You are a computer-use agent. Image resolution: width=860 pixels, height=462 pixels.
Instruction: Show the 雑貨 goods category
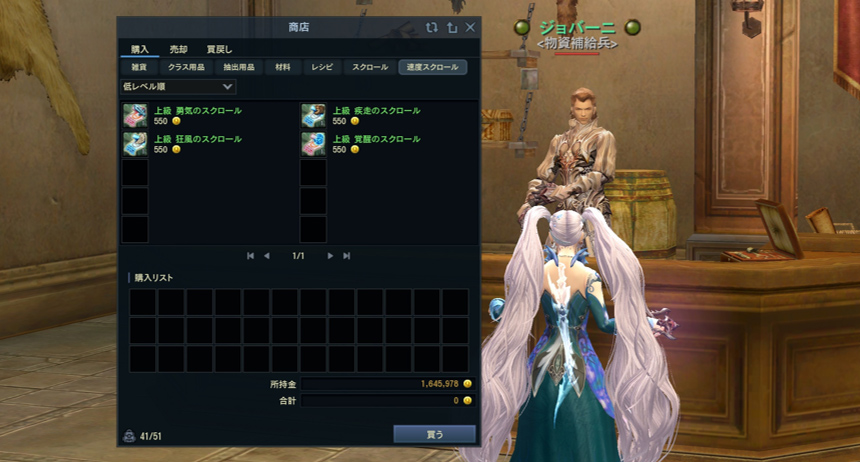pyautogui.click(x=139, y=67)
